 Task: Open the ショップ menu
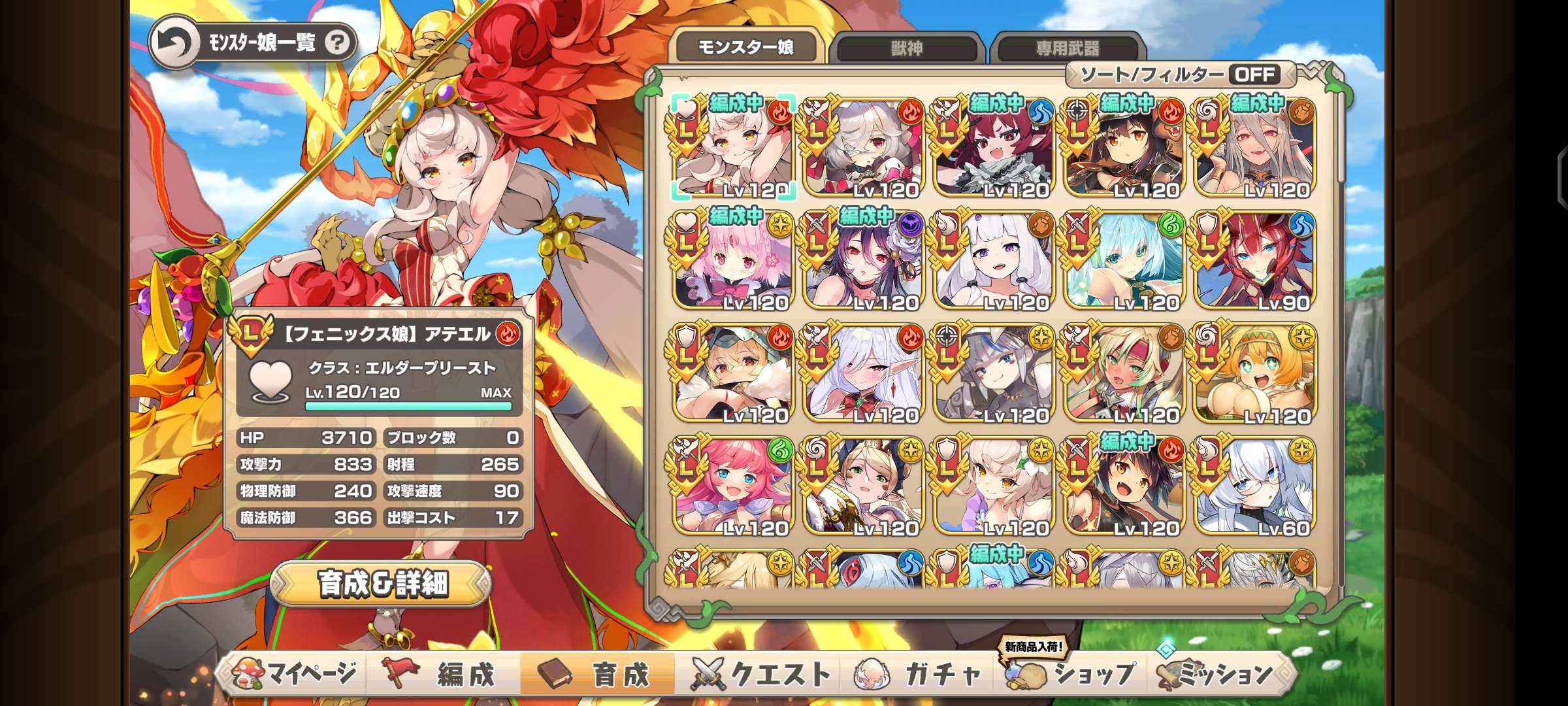coord(1071,674)
